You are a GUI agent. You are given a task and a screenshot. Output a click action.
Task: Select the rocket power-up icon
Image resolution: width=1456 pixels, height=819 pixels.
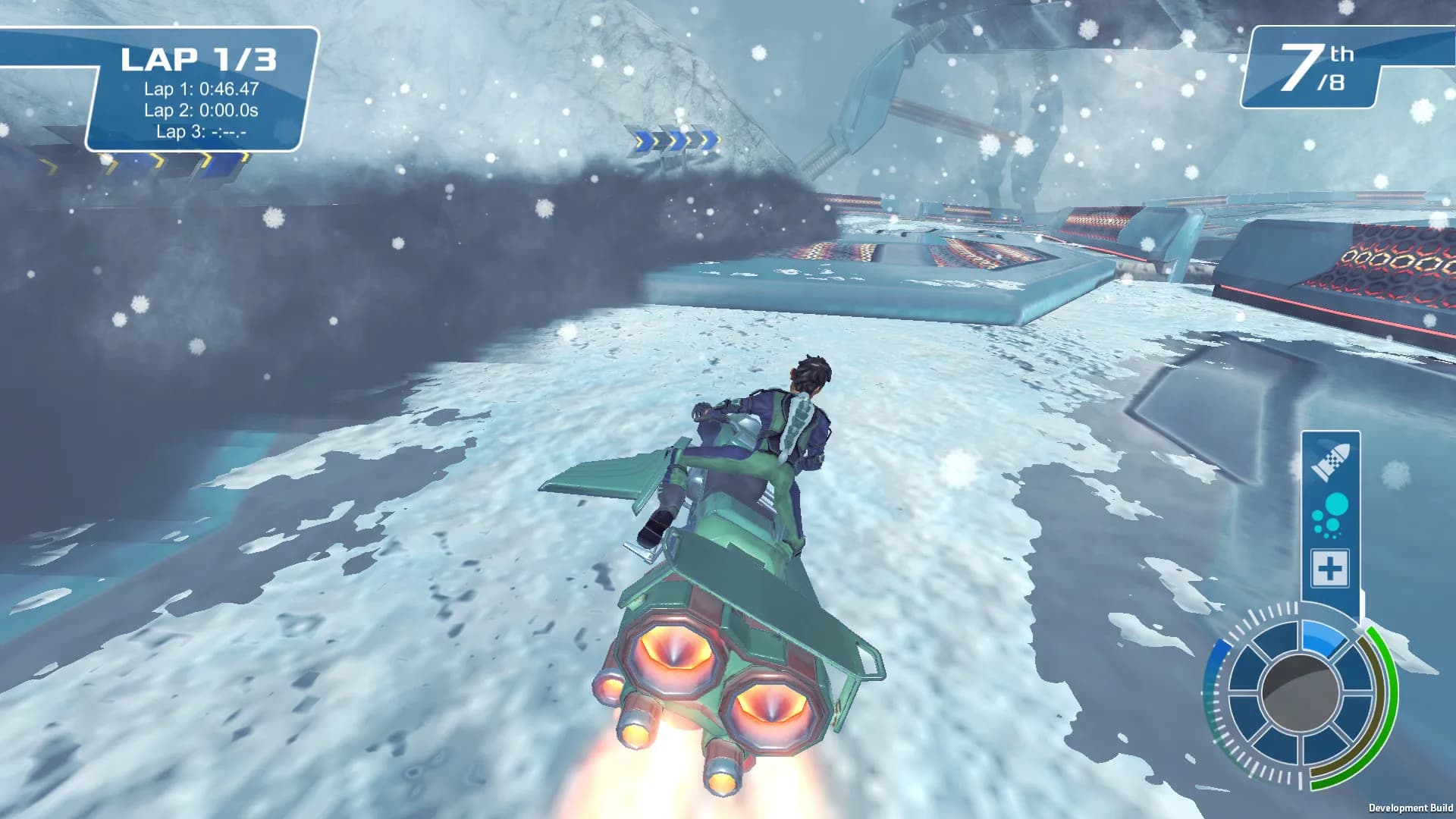1329,461
